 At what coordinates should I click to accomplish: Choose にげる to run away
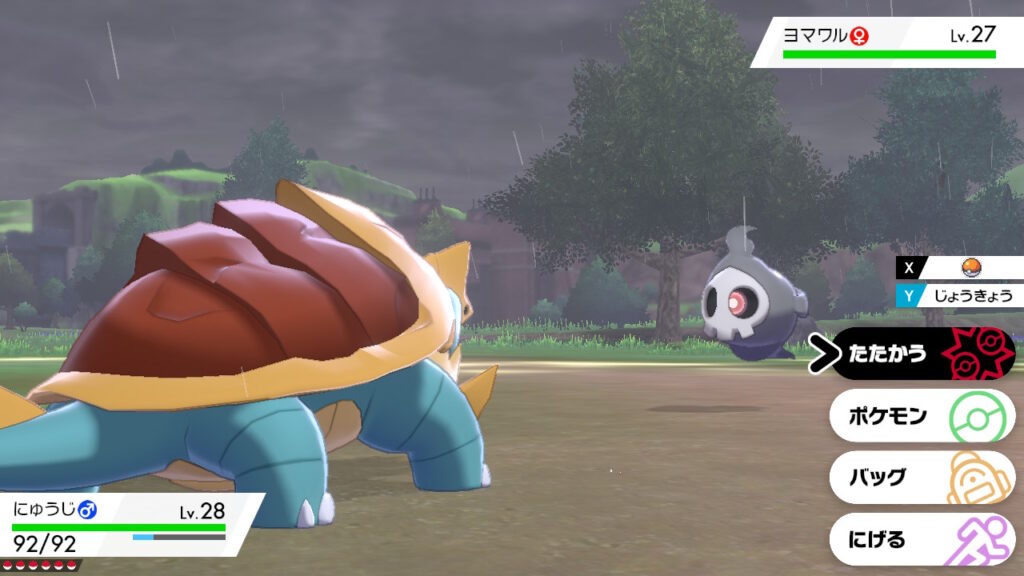pos(920,540)
